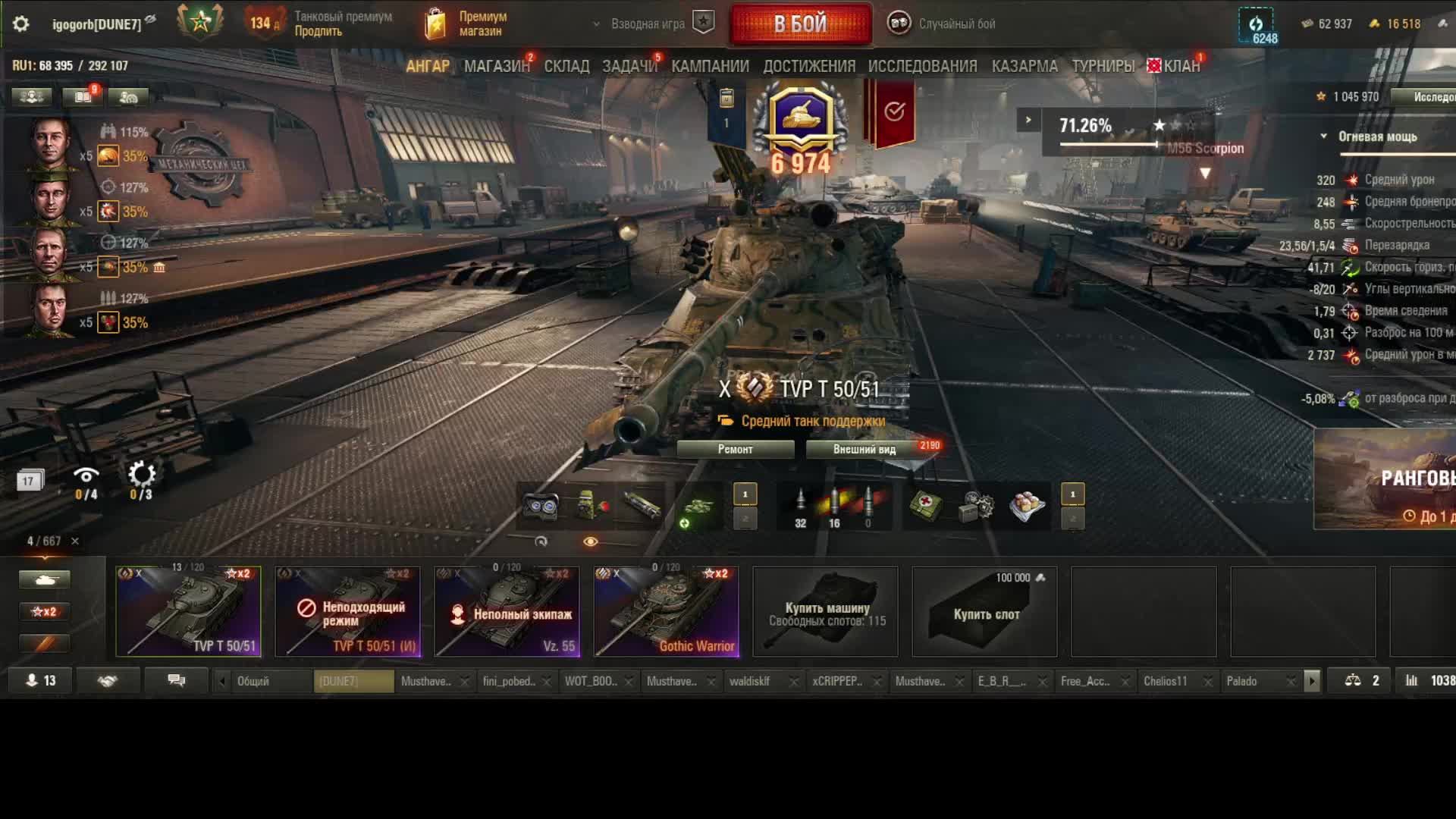Image resolution: width=1456 pixels, height=819 pixels.
Task: Start the battle with В БОЙ button
Action: pyautogui.click(x=800, y=24)
